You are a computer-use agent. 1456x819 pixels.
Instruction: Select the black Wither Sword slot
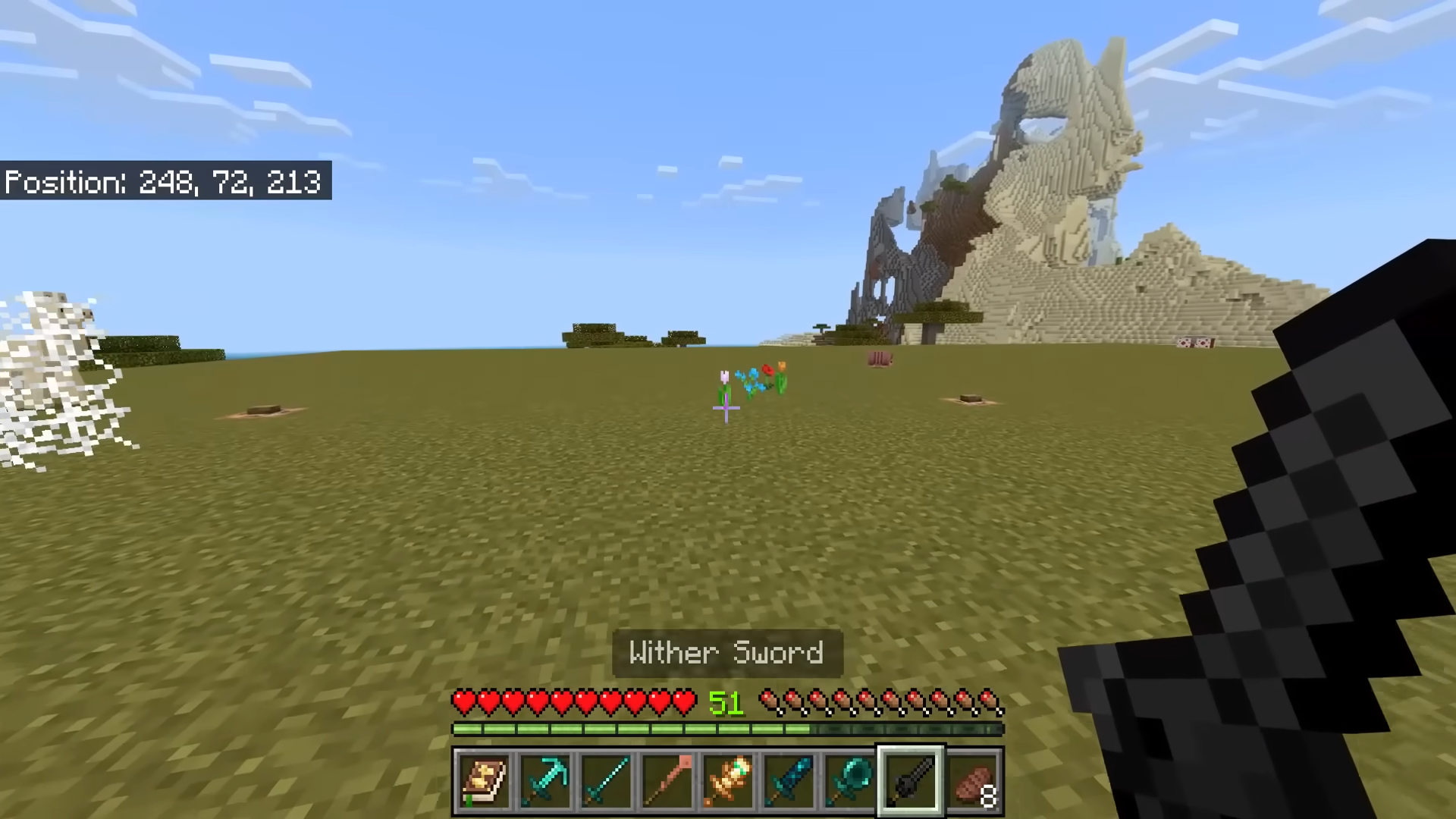click(911, 781)
